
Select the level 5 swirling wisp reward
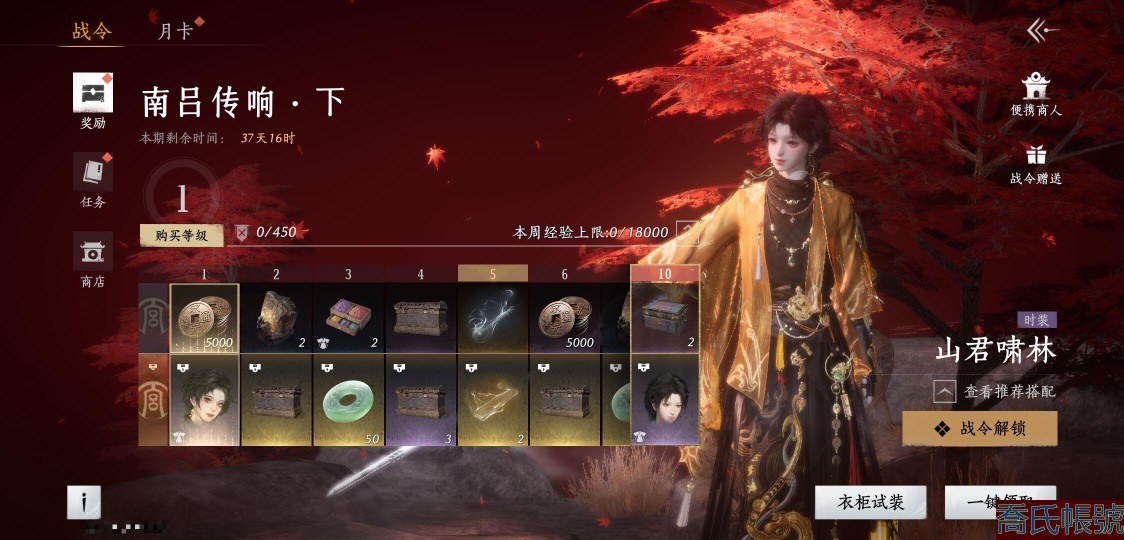tap(492, 318)
